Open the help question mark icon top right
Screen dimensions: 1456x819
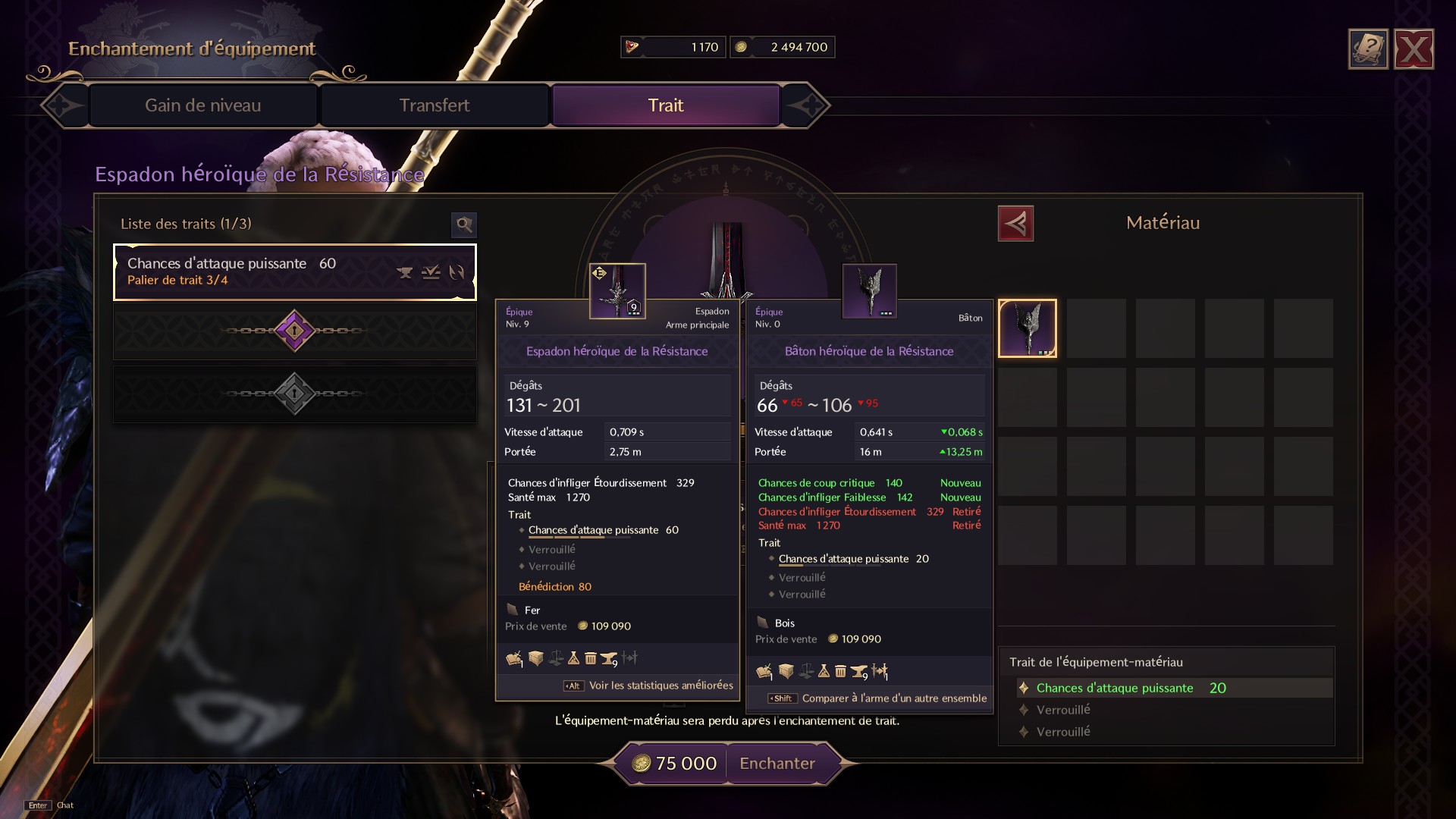[x=1367, y=49]
